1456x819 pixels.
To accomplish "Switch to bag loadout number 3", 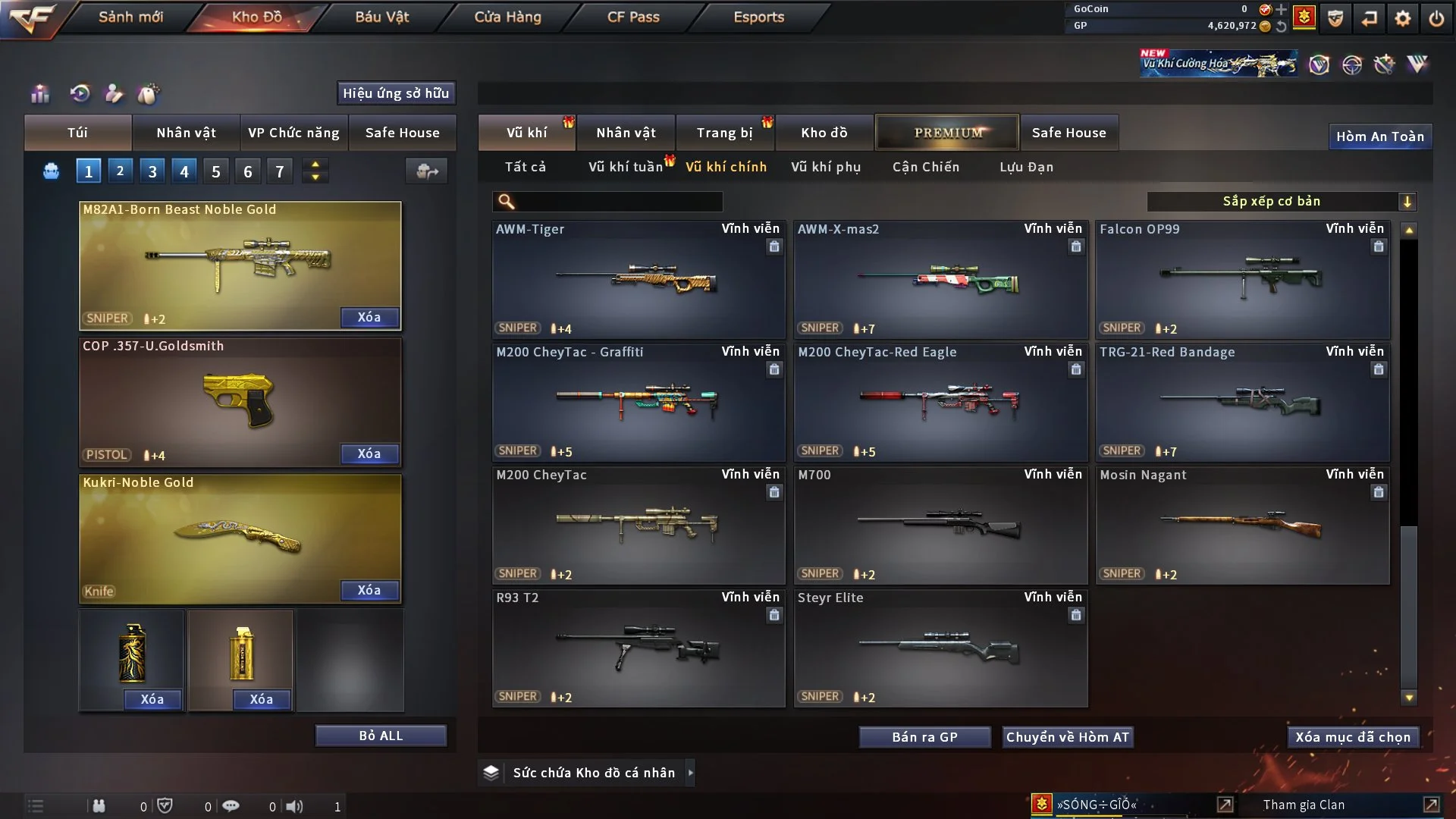I will point(152,171).
